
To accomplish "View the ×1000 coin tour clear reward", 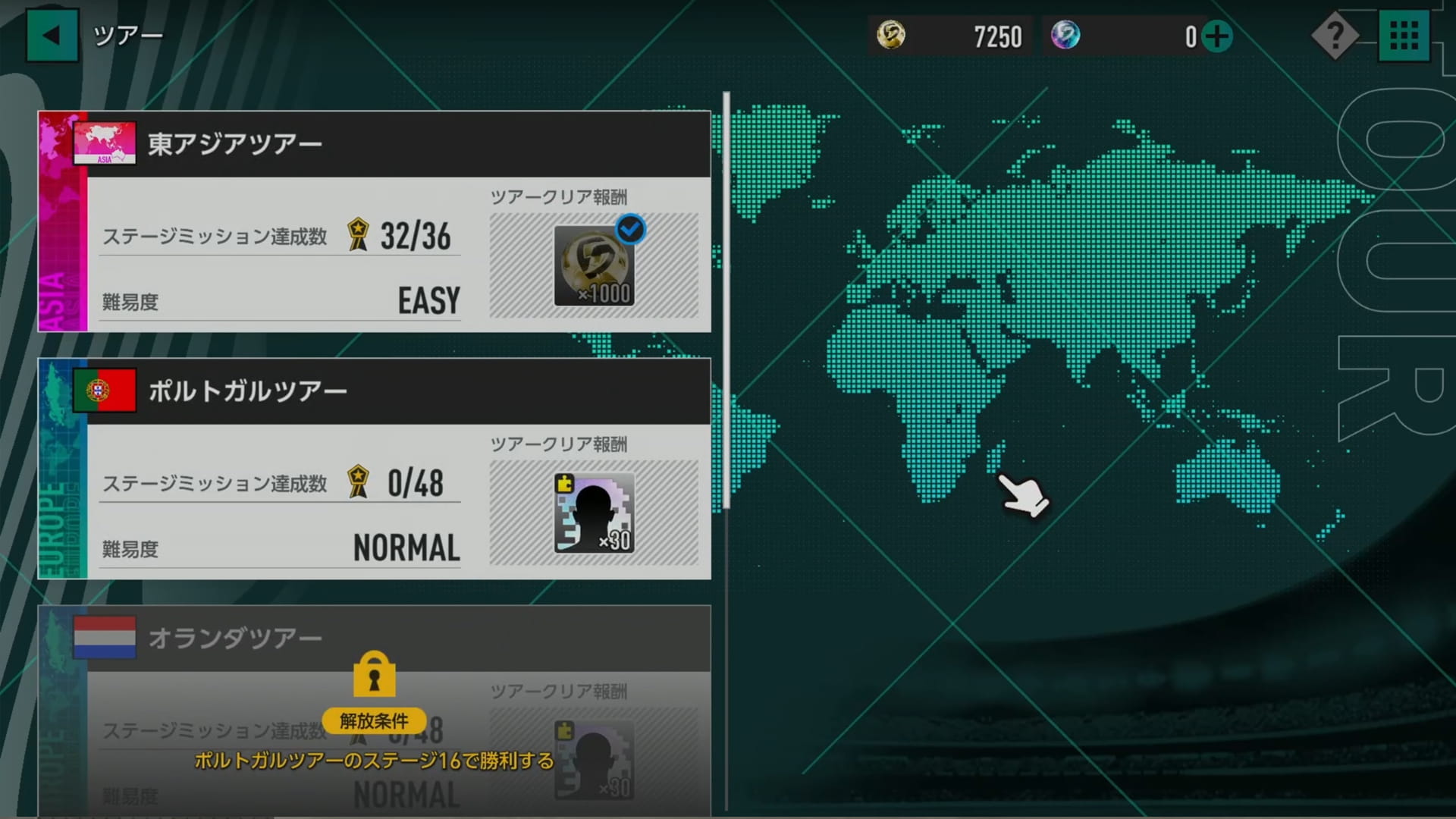I will pos(594,265).
